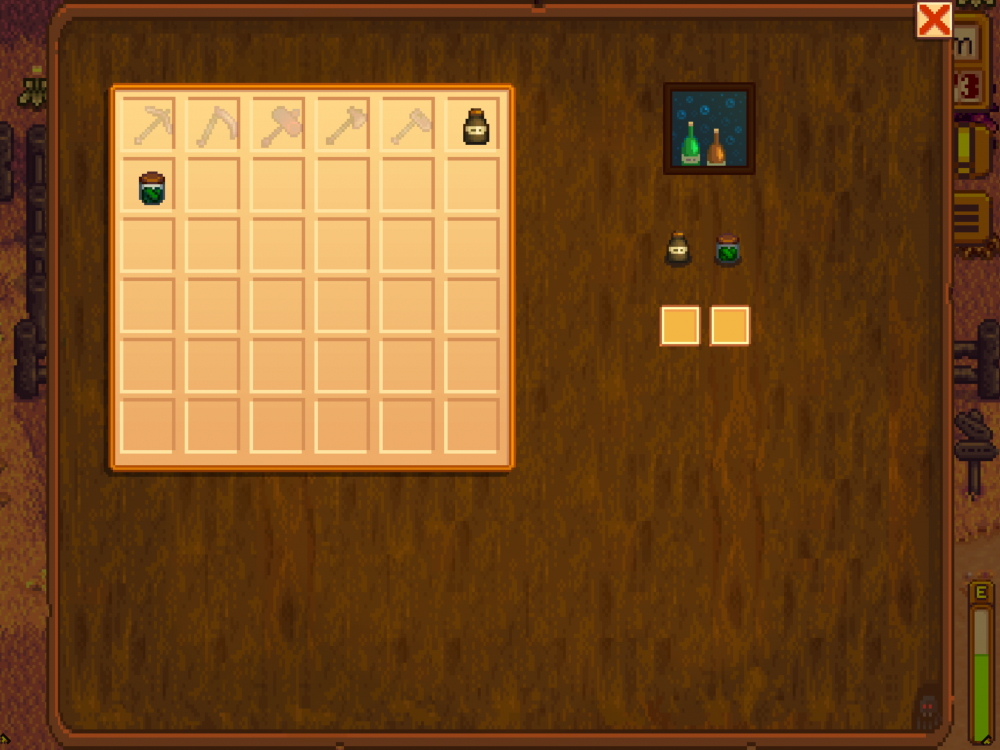Click the required oil bottle ingredient icon
Image resolution: width=1000 pixels, height=750 pixels.
coord(679,250)
